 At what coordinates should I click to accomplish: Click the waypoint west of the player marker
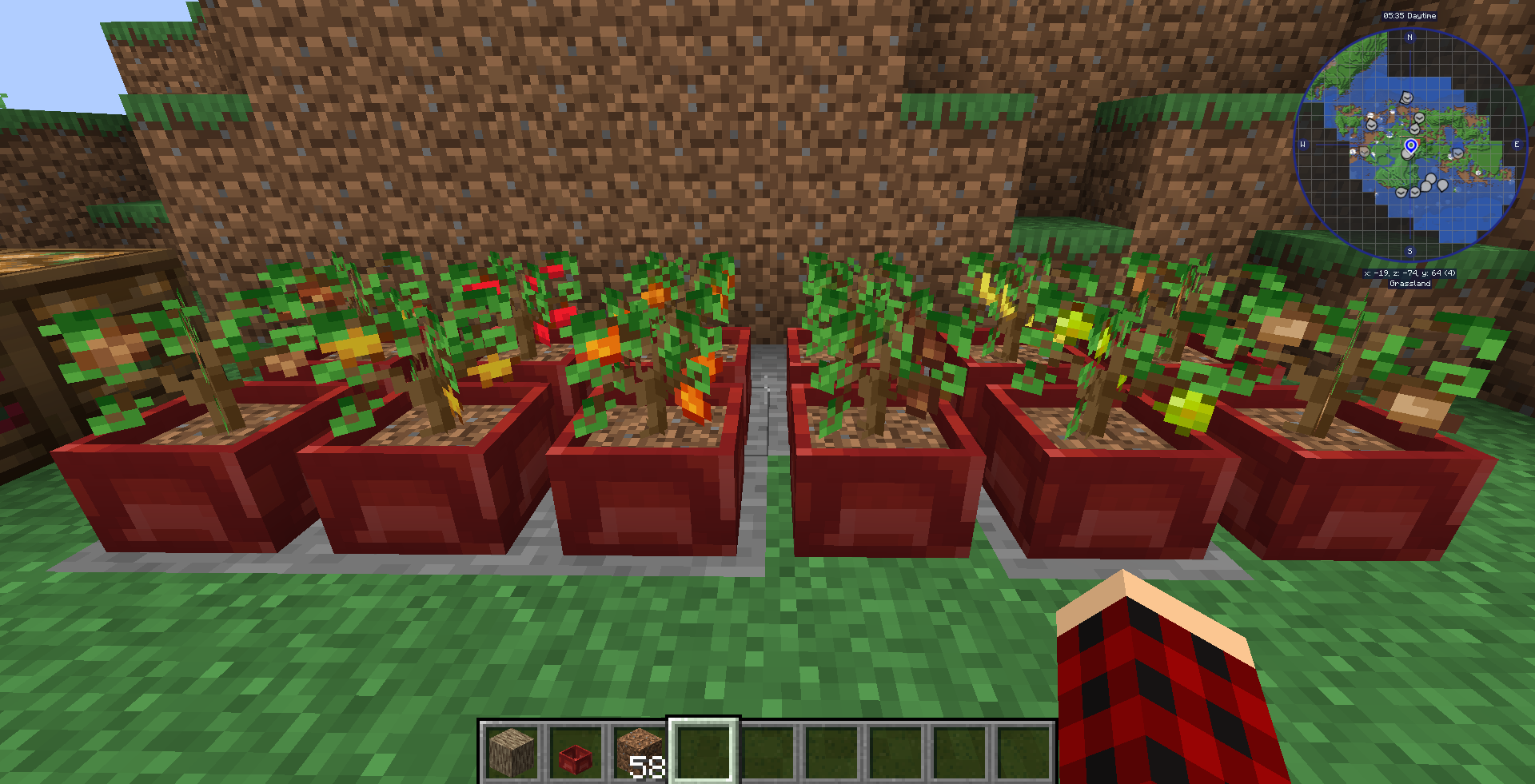1366,153
